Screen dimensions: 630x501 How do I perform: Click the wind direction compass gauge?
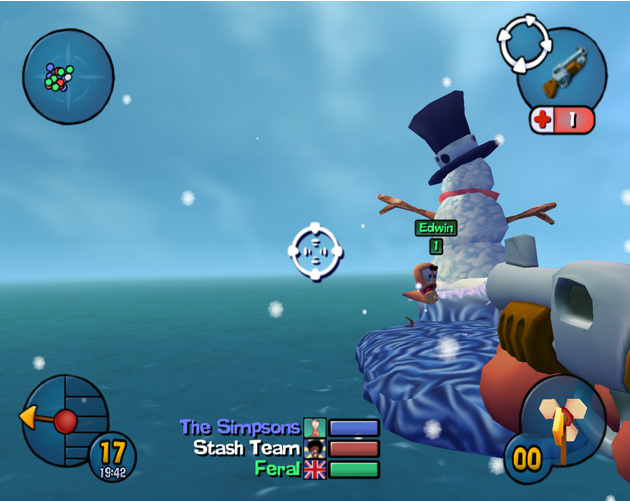[65, 420]
